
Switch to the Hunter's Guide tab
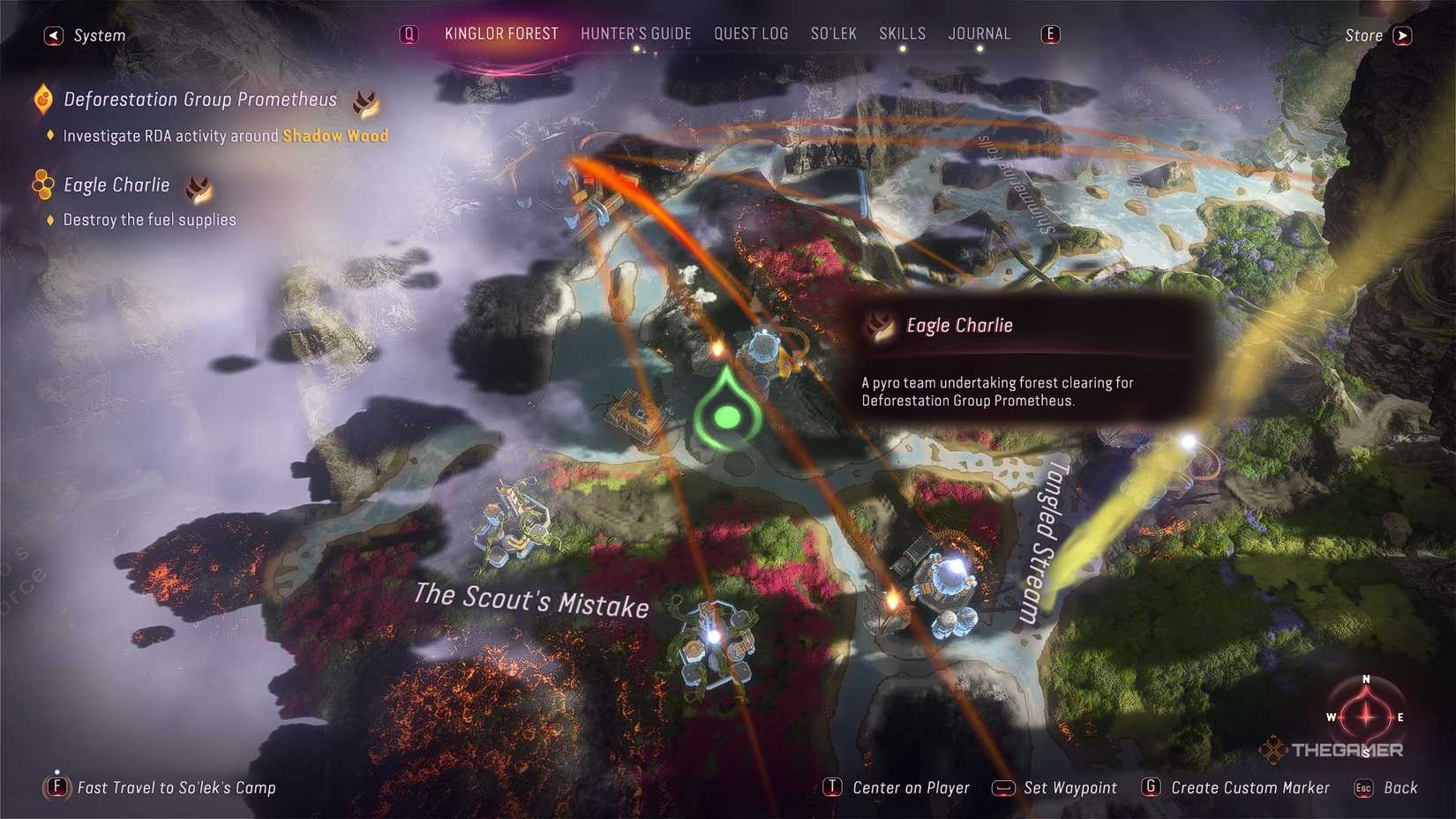[x=635, y=34]
